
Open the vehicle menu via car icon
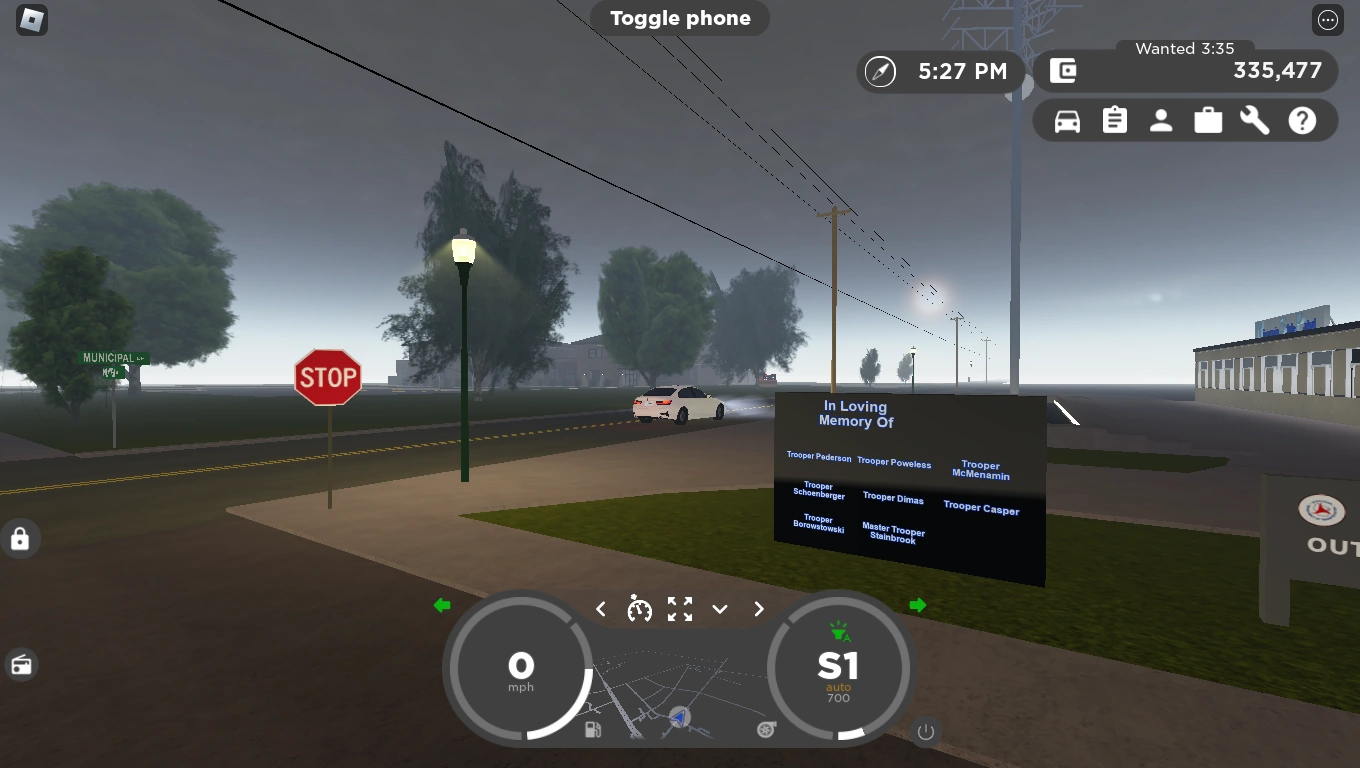point(1065,120)
